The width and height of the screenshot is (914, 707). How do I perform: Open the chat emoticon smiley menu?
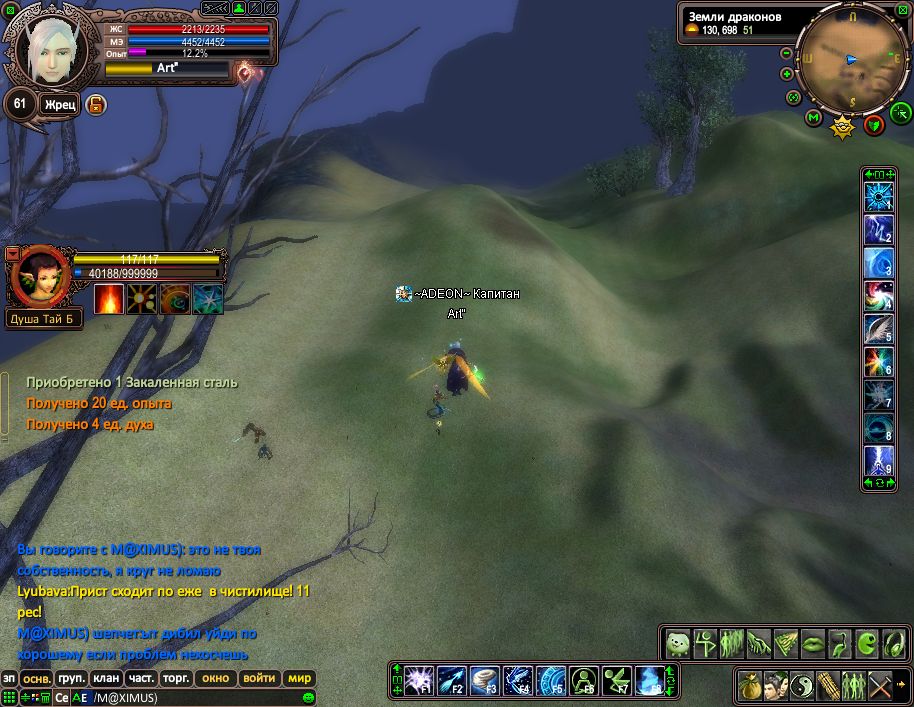pyautogui.click(x=309, y=697)
